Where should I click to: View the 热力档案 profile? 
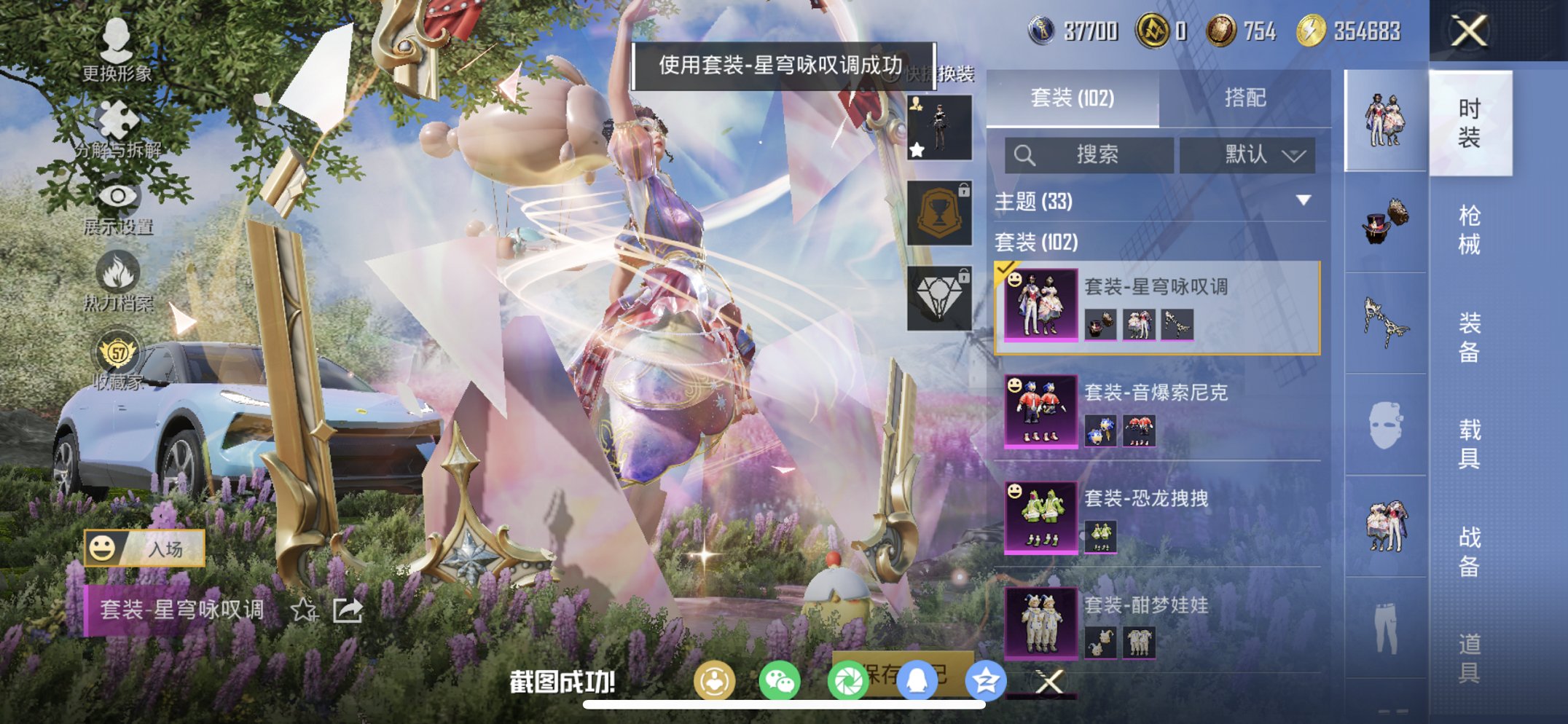(x=117, y=273)
